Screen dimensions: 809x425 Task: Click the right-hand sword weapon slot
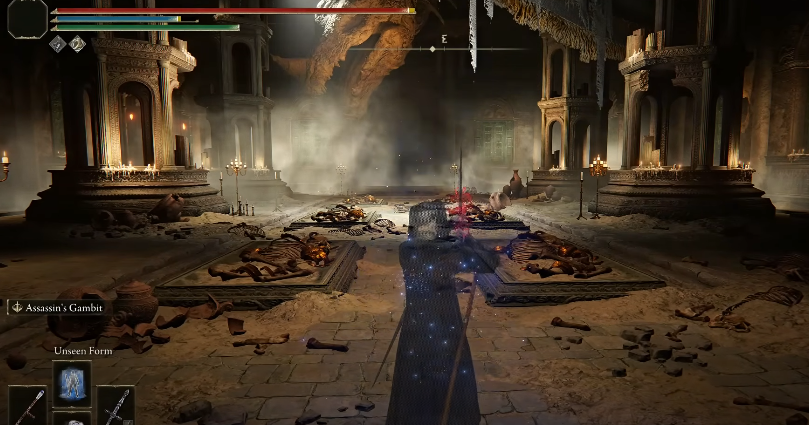[116, 406]
